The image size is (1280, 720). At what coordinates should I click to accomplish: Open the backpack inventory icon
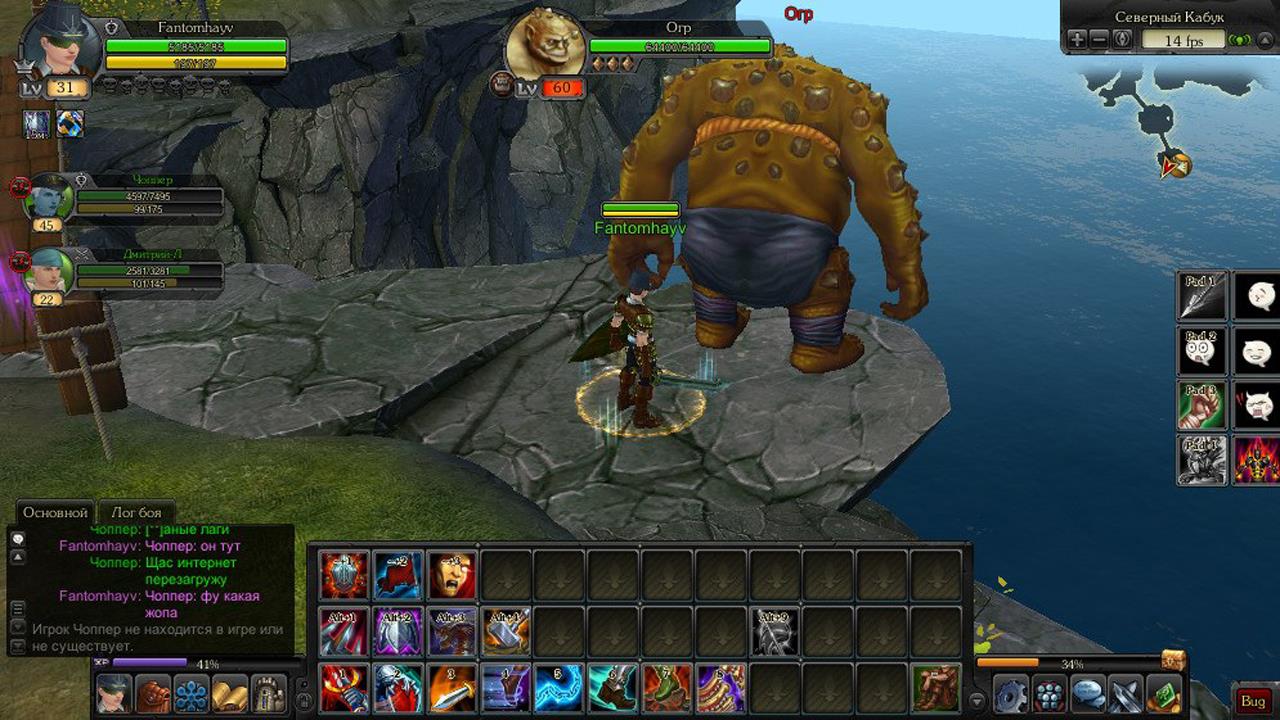click(x=152, y=694)
